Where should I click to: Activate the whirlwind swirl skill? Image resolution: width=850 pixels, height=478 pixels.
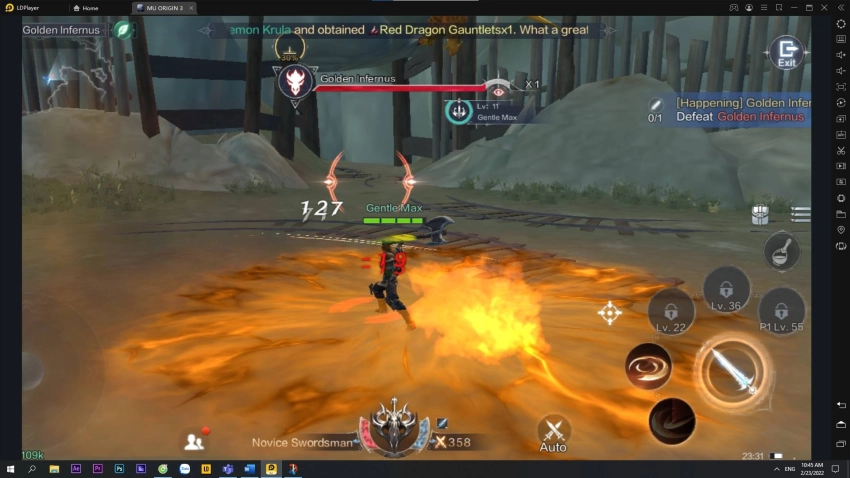tap(648, 366)
